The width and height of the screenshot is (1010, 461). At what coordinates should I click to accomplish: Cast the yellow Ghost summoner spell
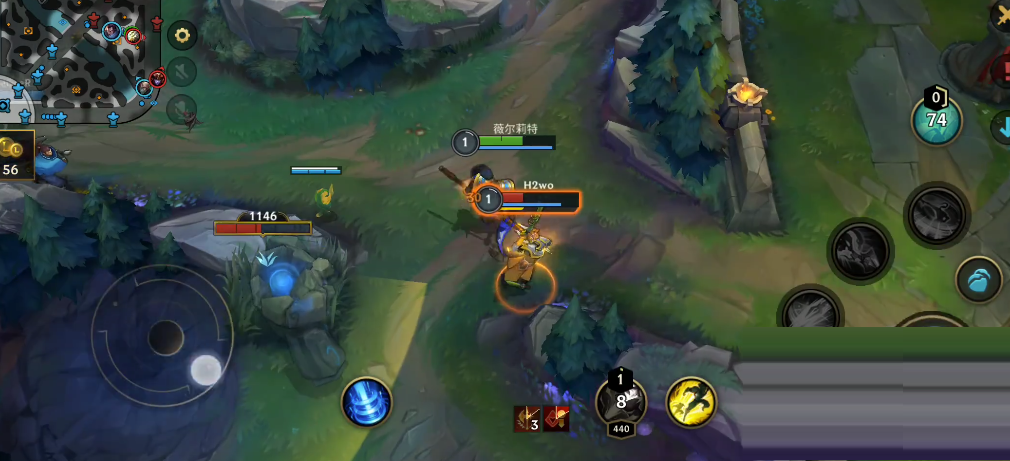[x=690, y=402]
